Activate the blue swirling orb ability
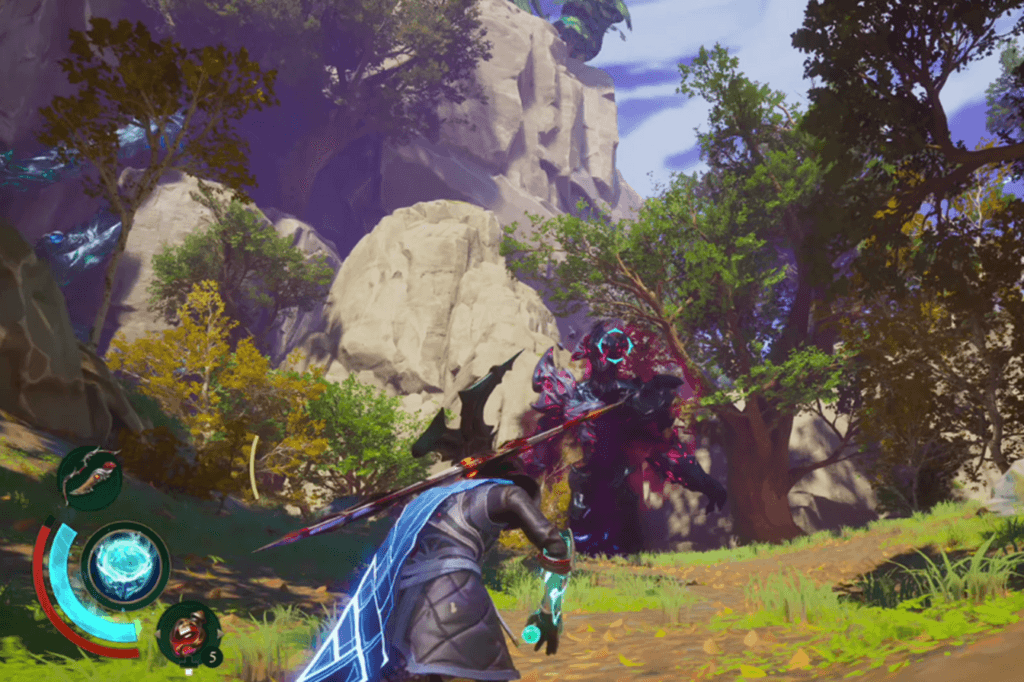Screen dimensions: 1024x682 pos(124,565)
